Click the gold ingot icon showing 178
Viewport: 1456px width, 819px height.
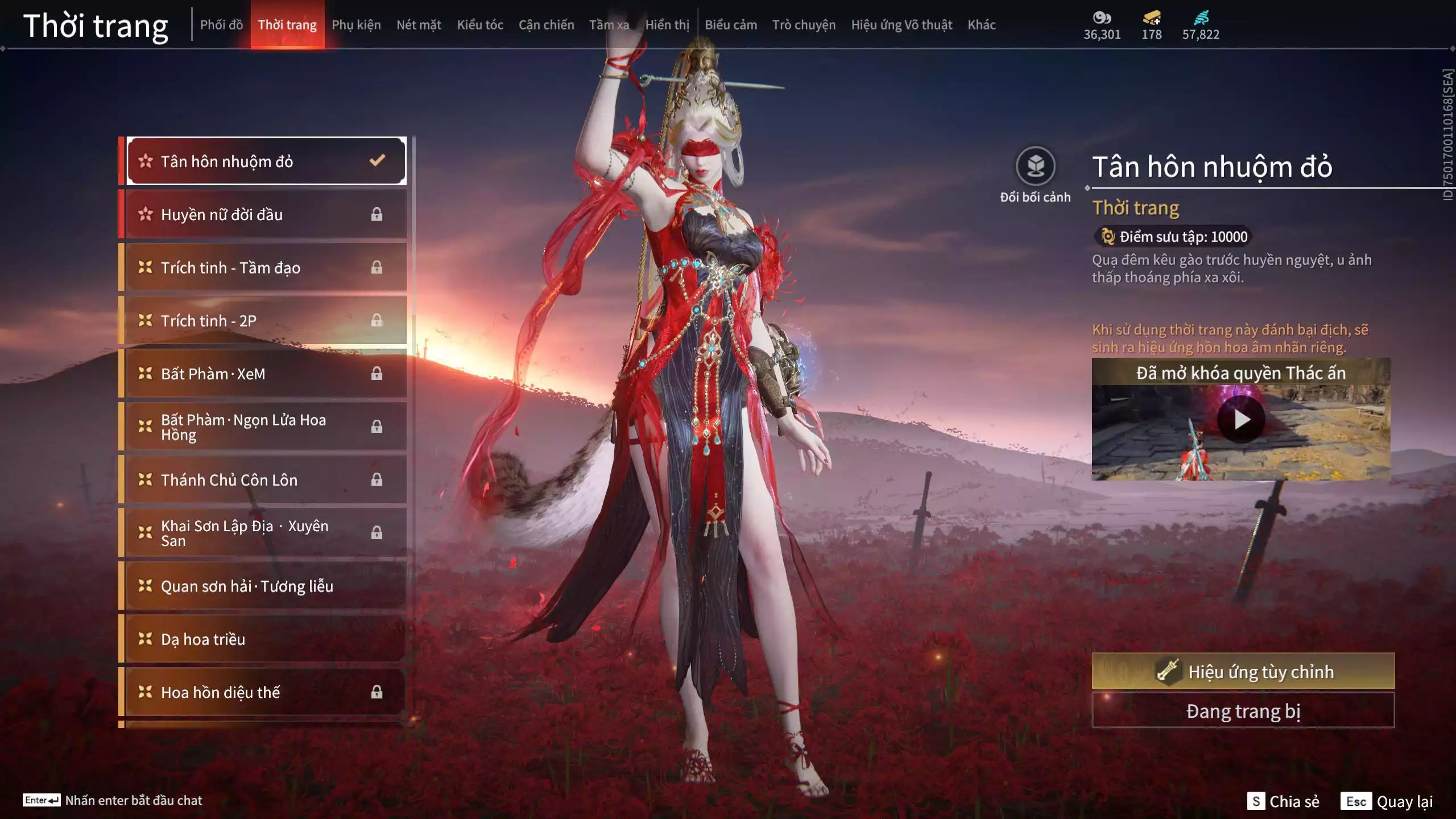[x=1150, y=18]
